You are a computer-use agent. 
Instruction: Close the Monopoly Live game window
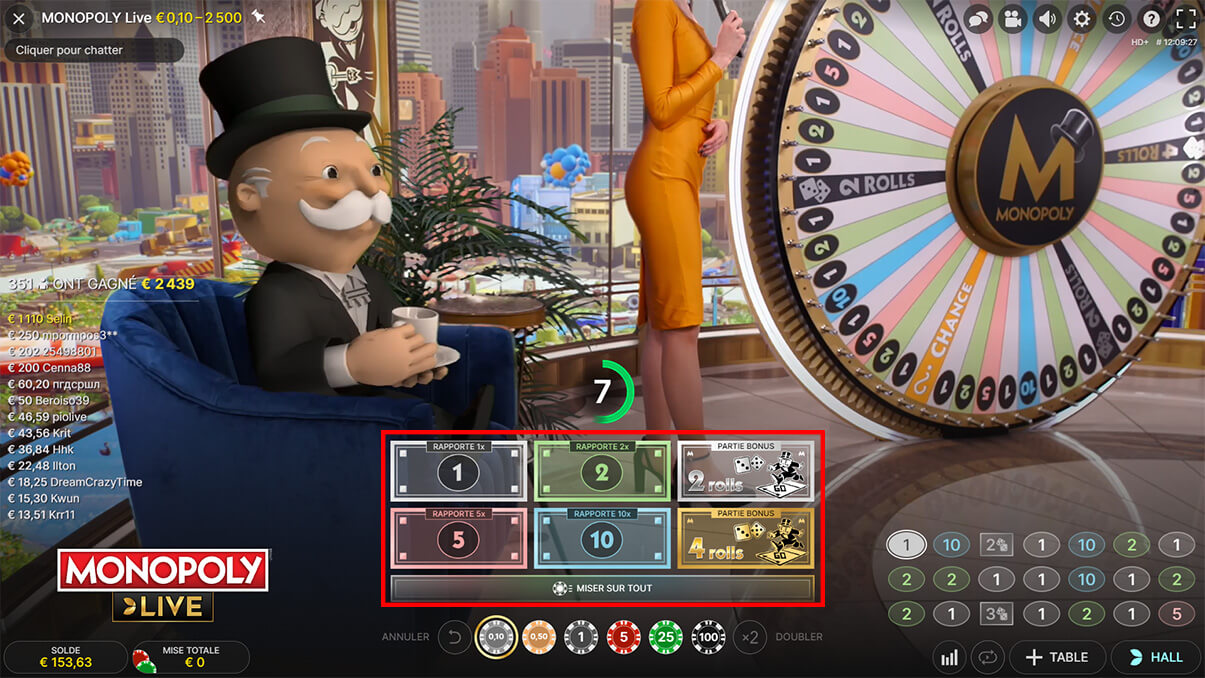[x=18, y=18]
